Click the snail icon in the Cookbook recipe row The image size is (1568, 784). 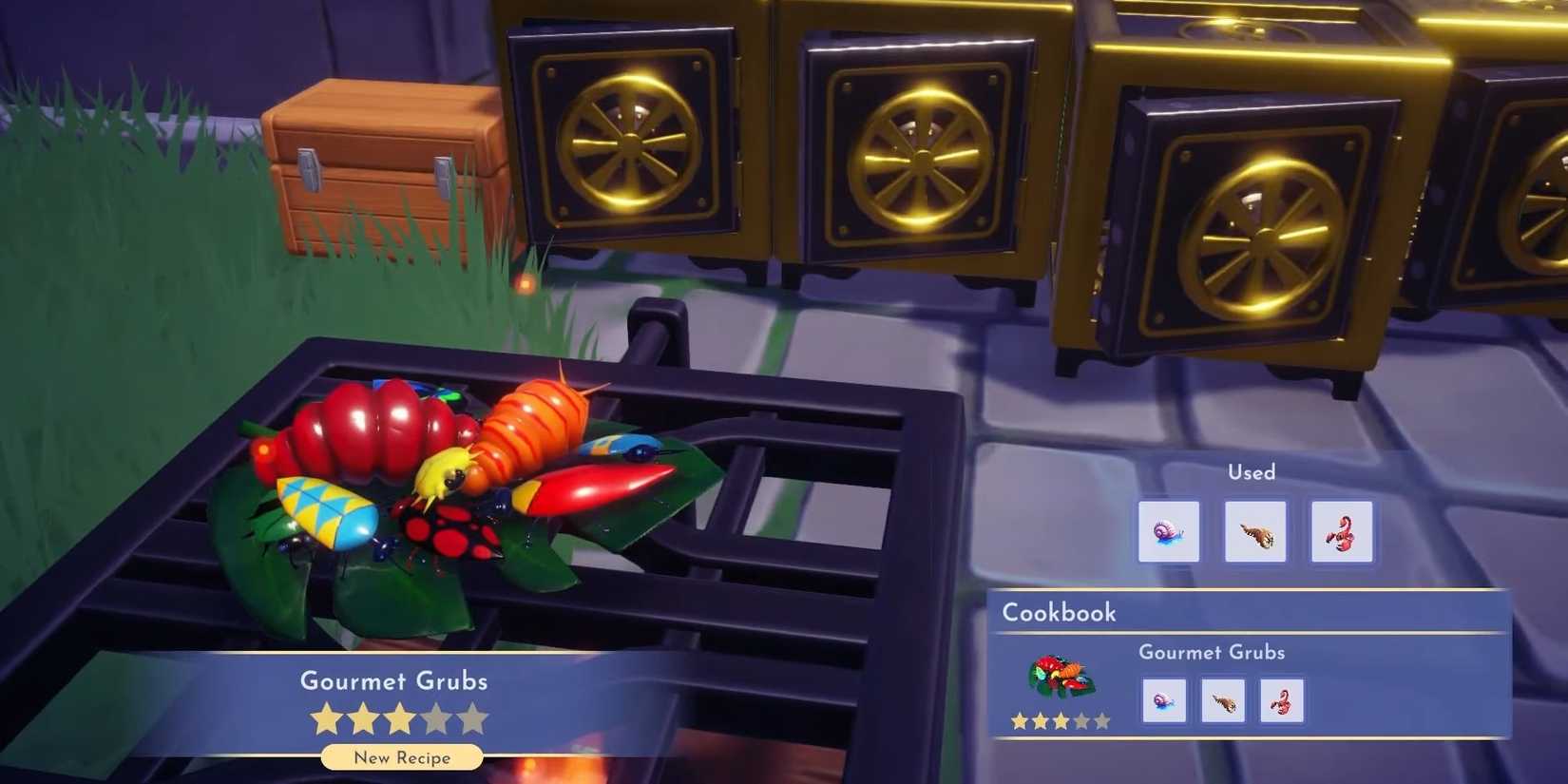click(1164, 700)
